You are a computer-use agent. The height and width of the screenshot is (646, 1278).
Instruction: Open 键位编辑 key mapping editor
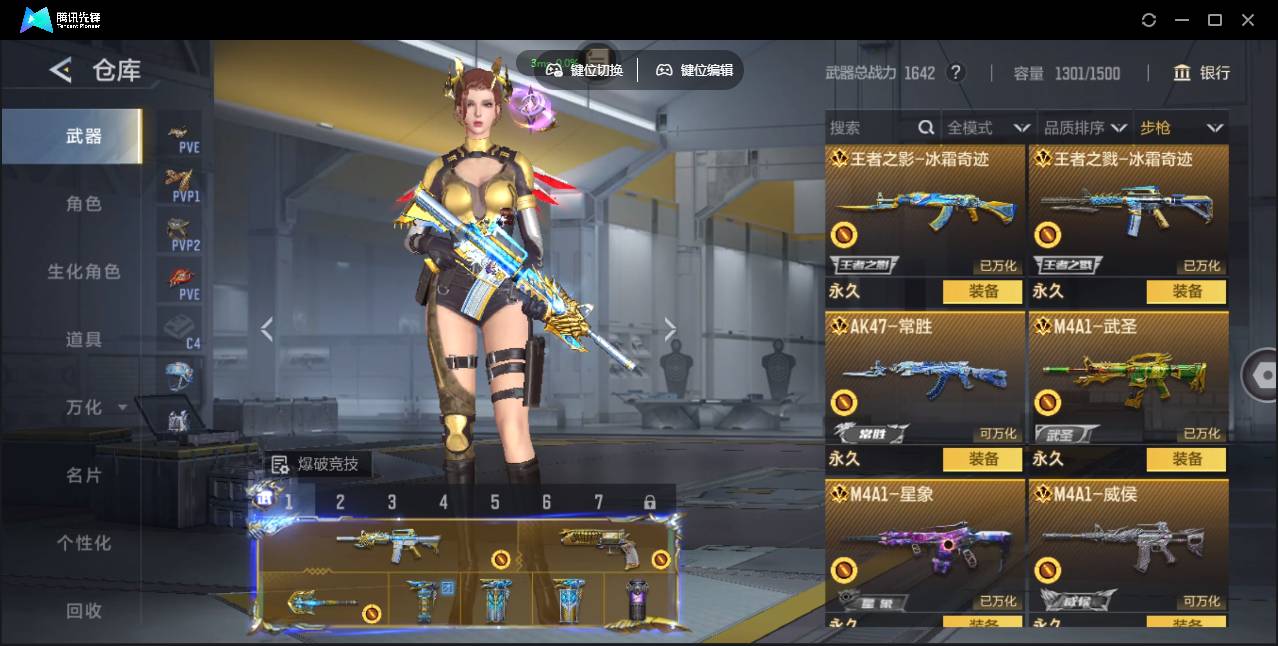tap(694, 70)
